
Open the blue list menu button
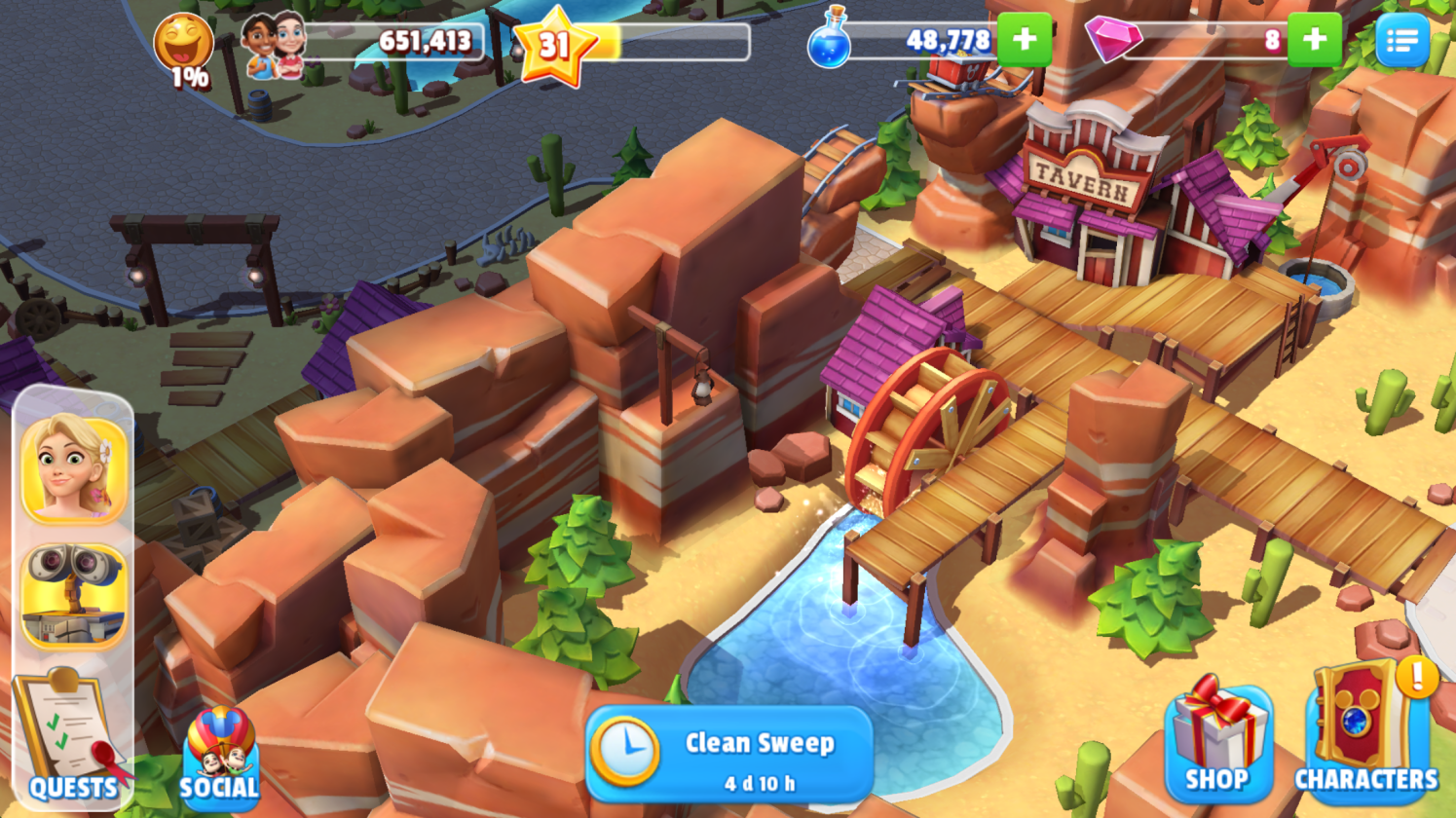pyautogui.click(x=1402, y=40)
